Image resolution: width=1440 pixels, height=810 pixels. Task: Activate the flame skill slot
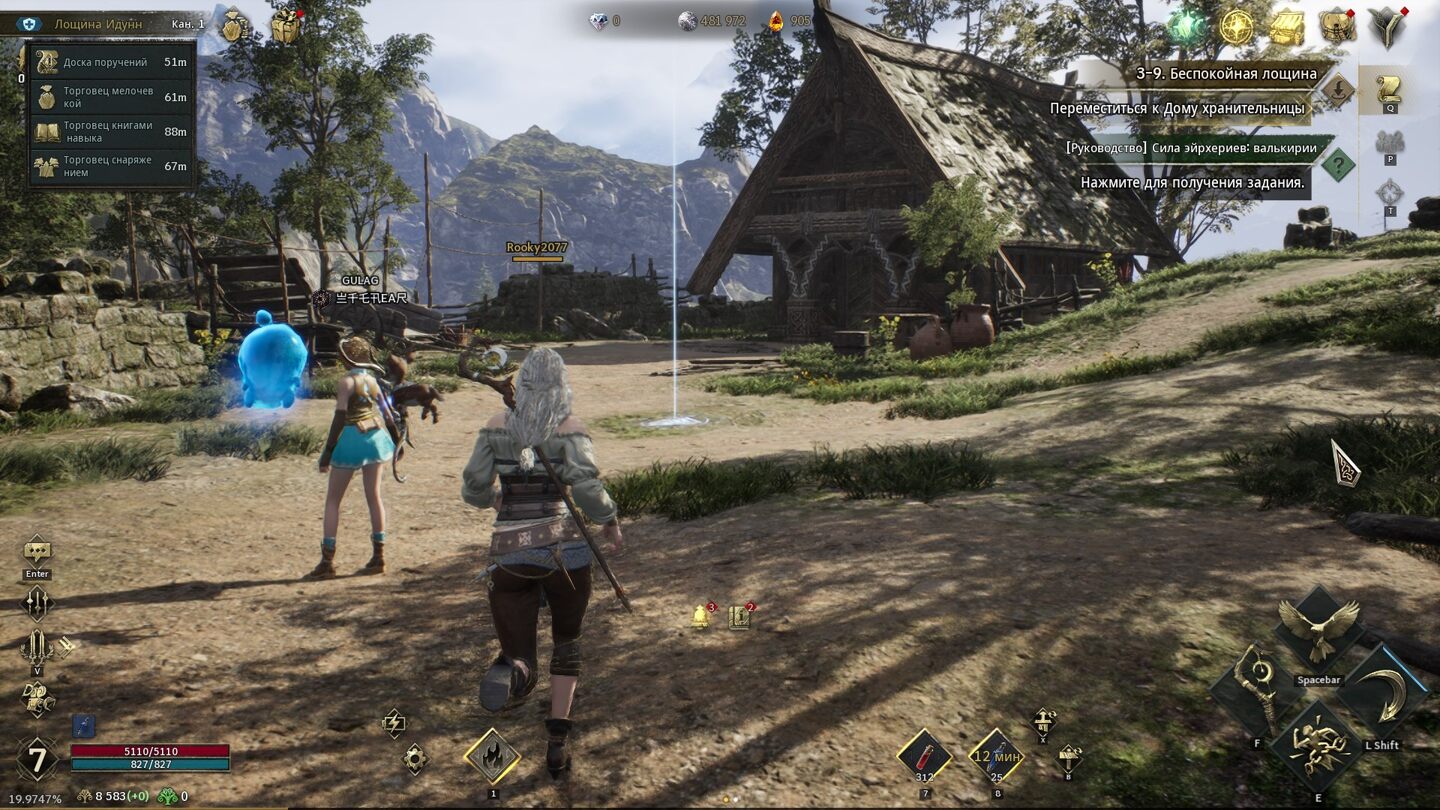click(492, 756)
